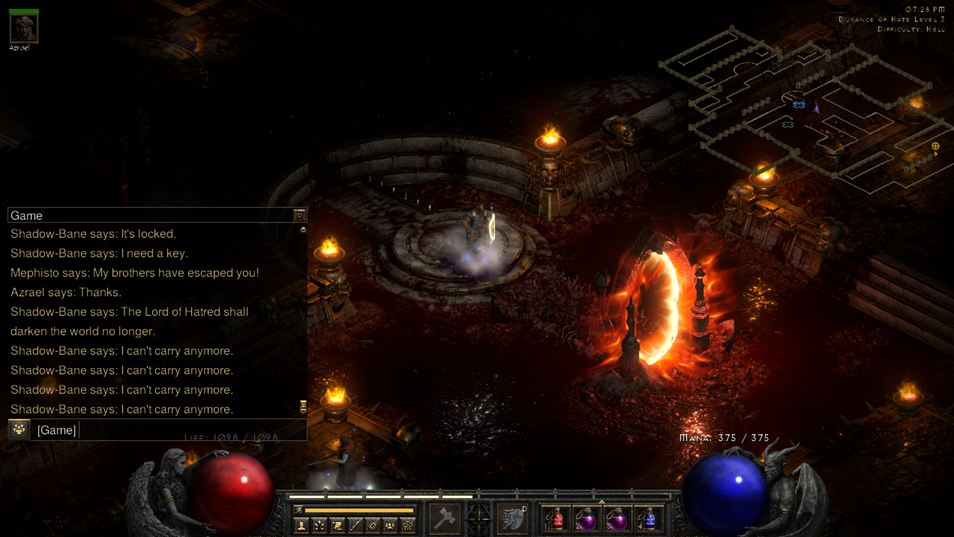The image size is (954, 537).
Task: Open the character screen silhouette icon
Action: point(301,525)
